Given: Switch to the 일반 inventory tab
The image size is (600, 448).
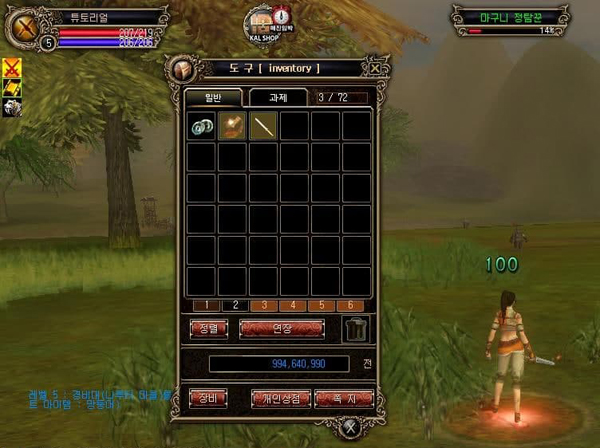Looking at the screenshot, I should click(212, 98).
